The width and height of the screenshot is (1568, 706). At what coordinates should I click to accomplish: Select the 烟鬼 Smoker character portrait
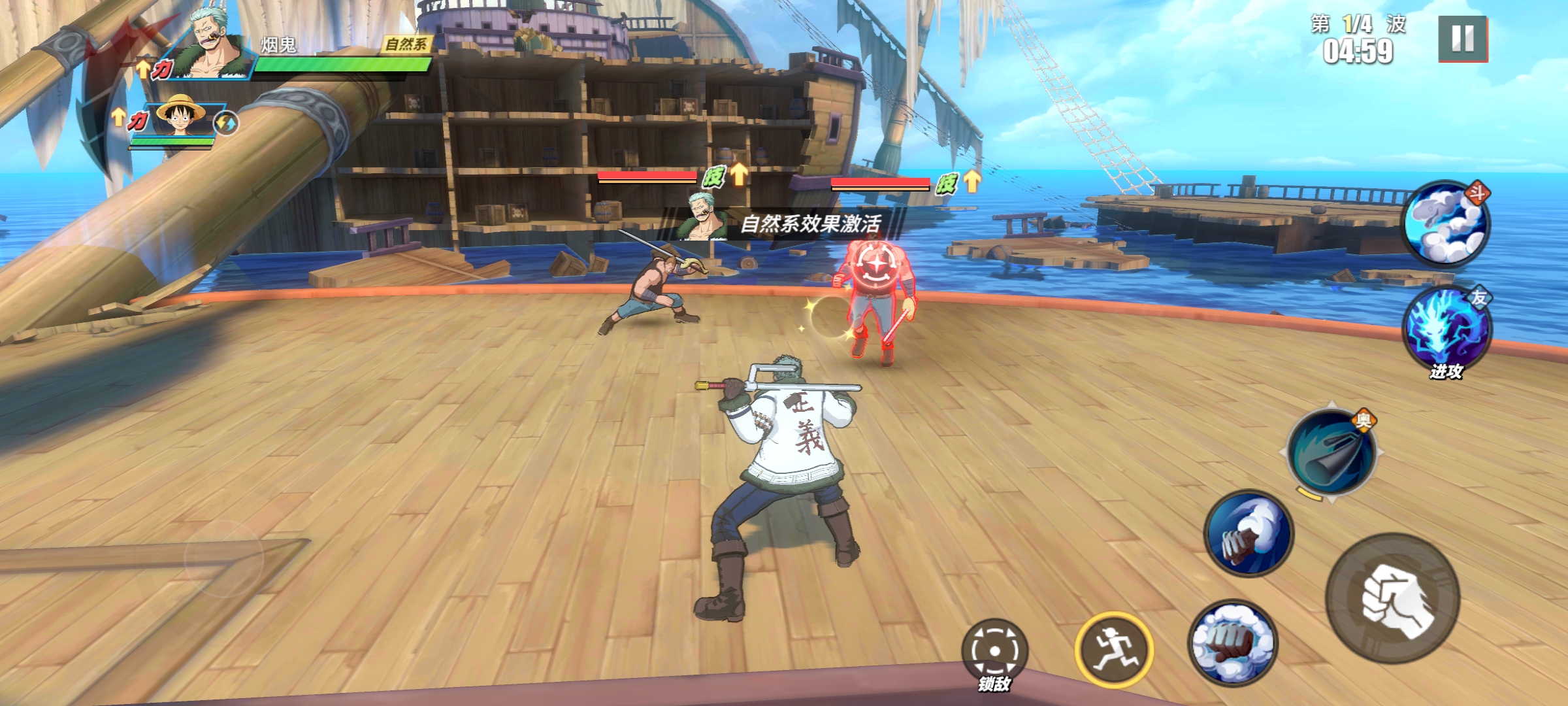click(x=209, y=47)
